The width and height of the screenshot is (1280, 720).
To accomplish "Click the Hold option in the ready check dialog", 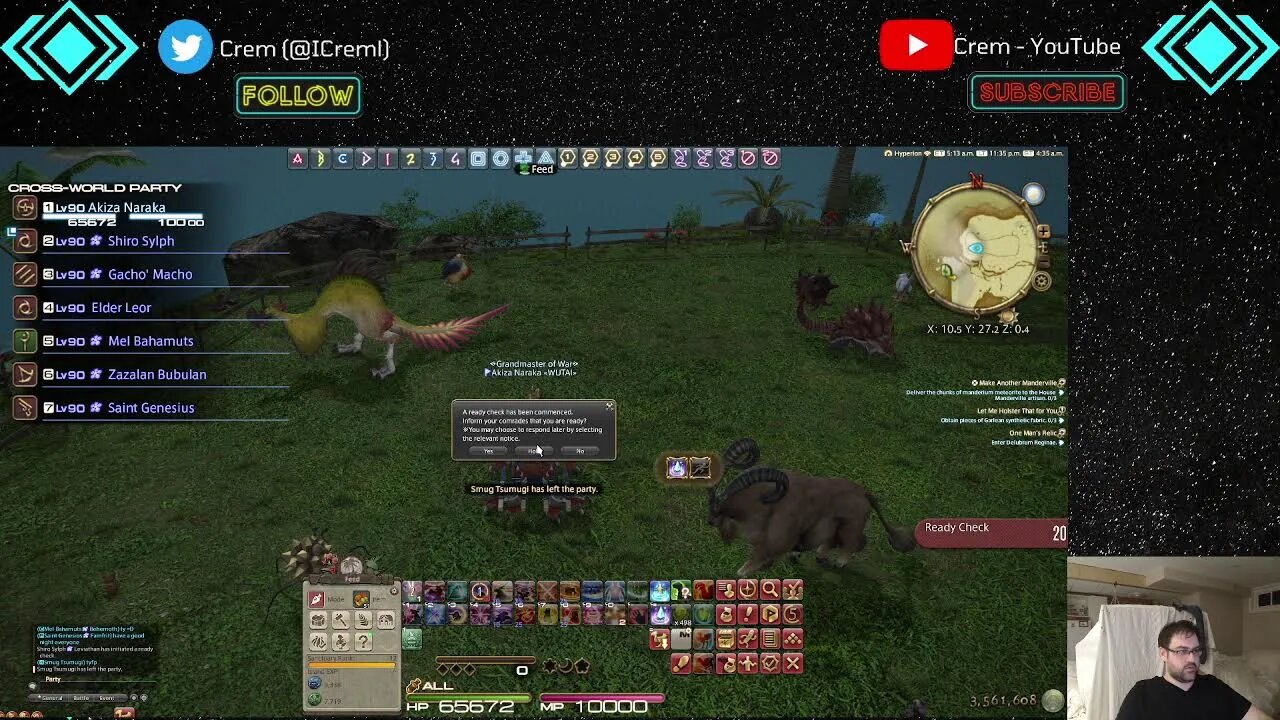I will click(x=535, y=451).
